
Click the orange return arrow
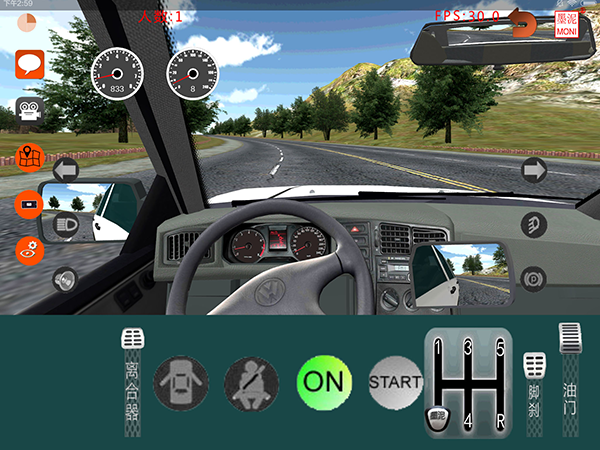click(521, 20)
